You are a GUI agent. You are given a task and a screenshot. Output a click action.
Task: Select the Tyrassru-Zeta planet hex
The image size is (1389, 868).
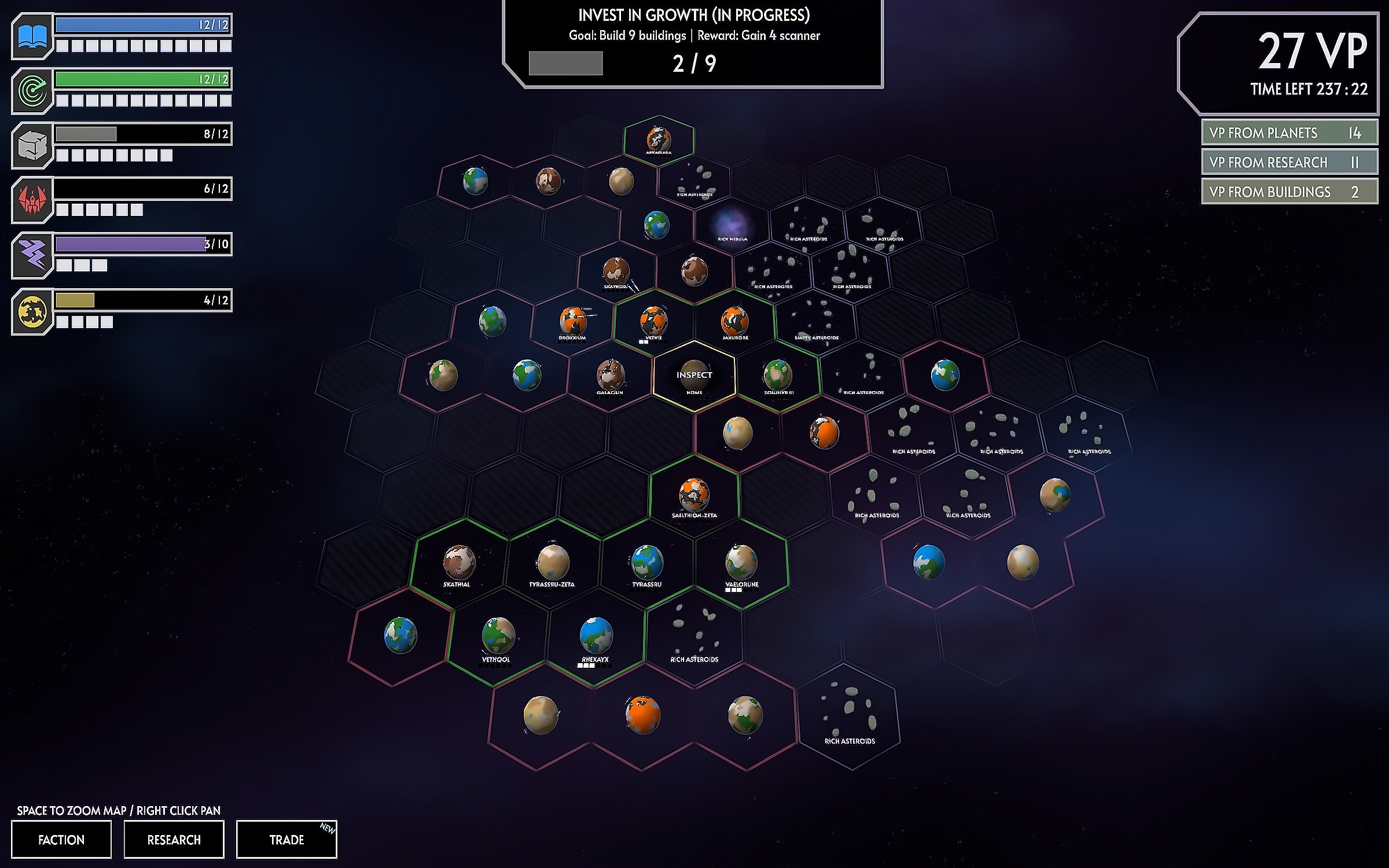click(553, 562)
